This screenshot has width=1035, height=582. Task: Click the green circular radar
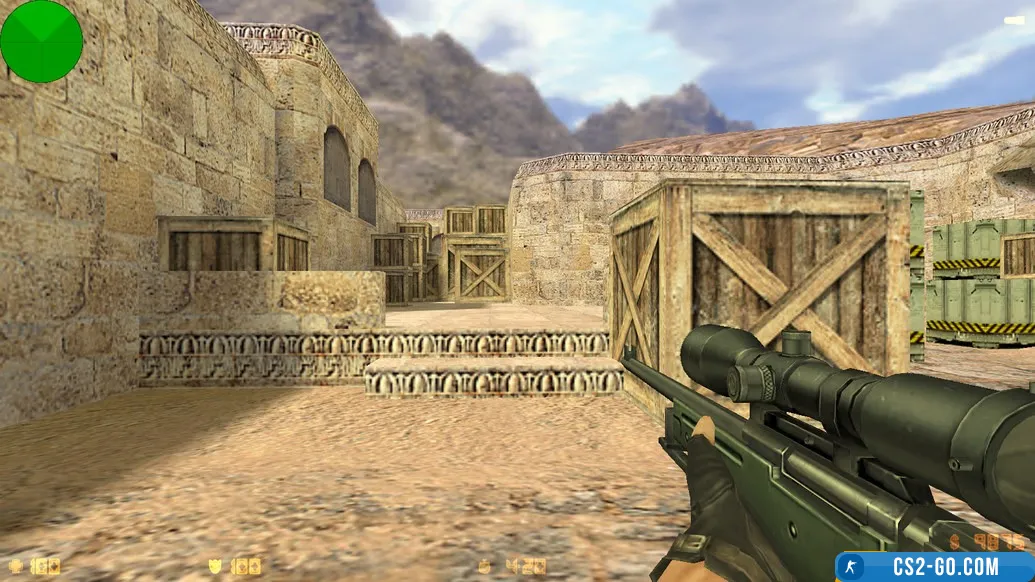coord(41,41)
